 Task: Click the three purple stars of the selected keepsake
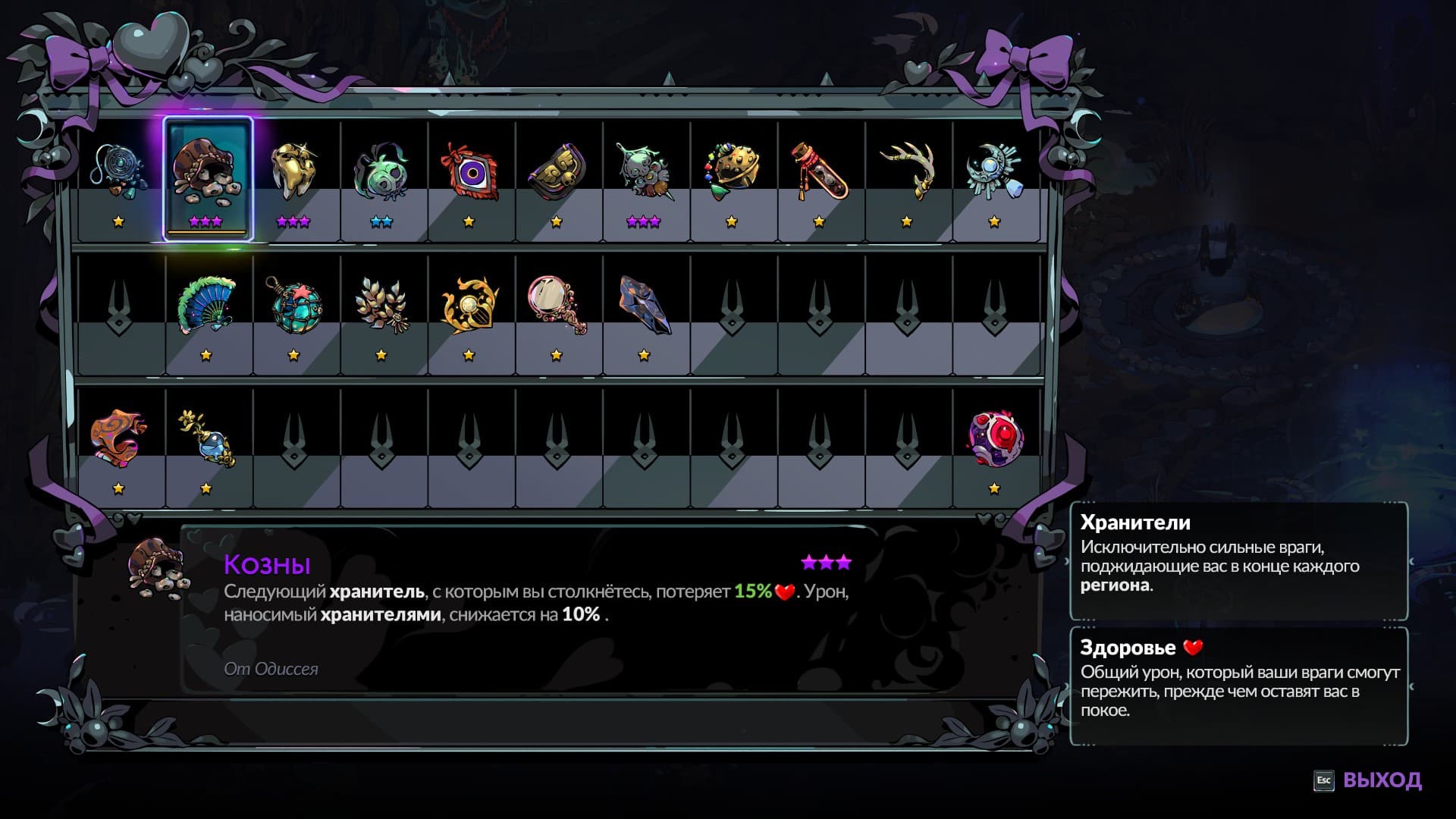point(206,221)
